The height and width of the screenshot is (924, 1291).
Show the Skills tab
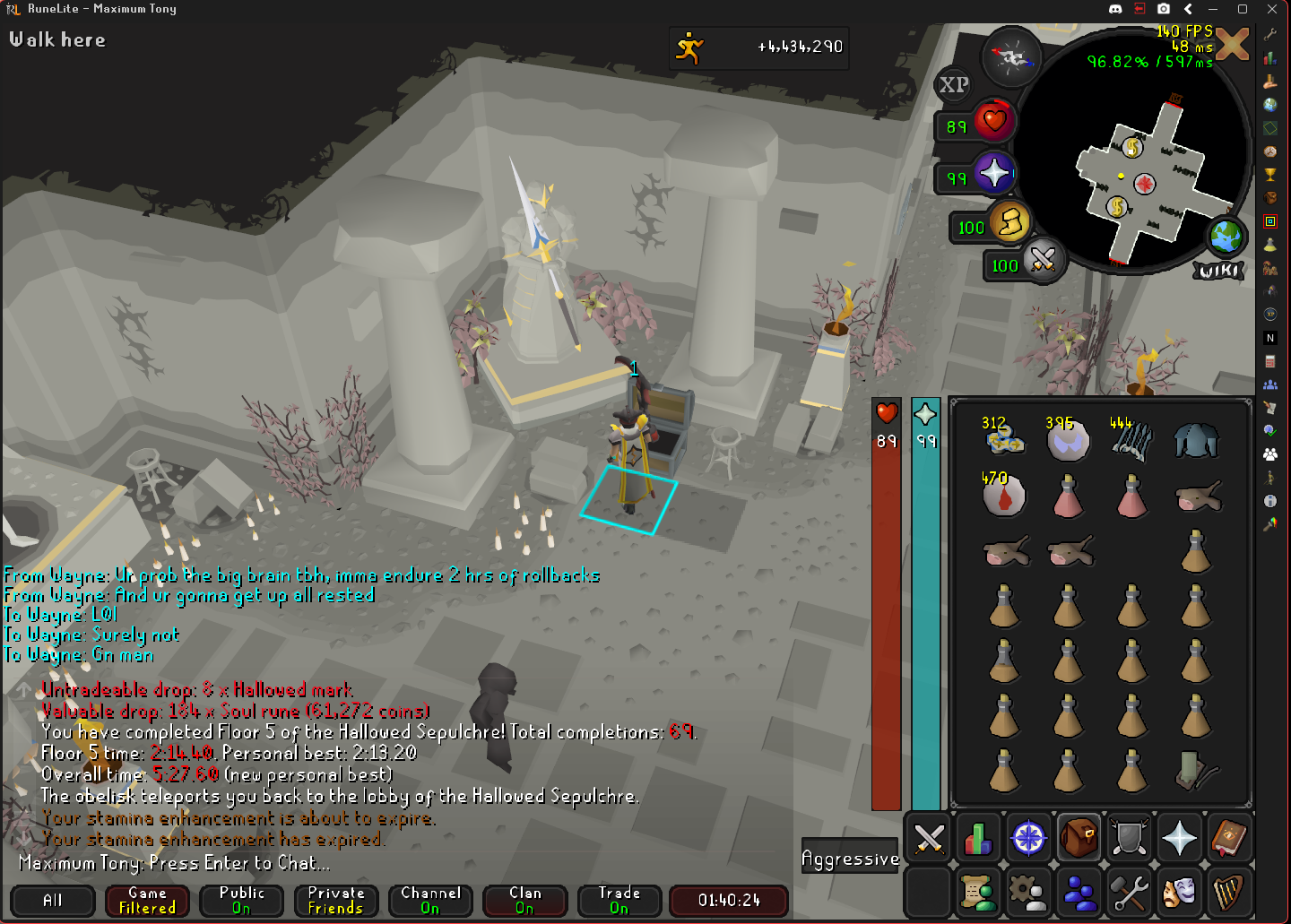tap(978, 839)
